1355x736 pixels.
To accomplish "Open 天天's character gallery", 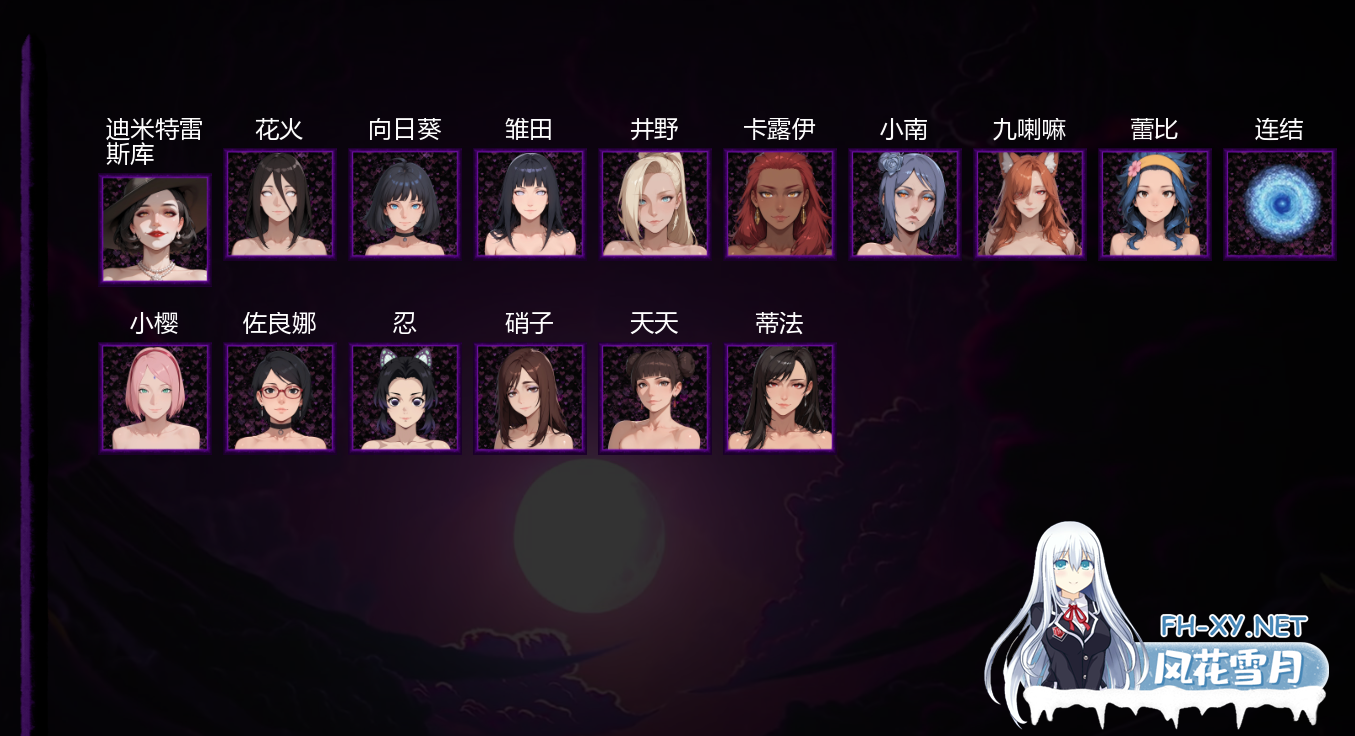I will coord(655,398).
